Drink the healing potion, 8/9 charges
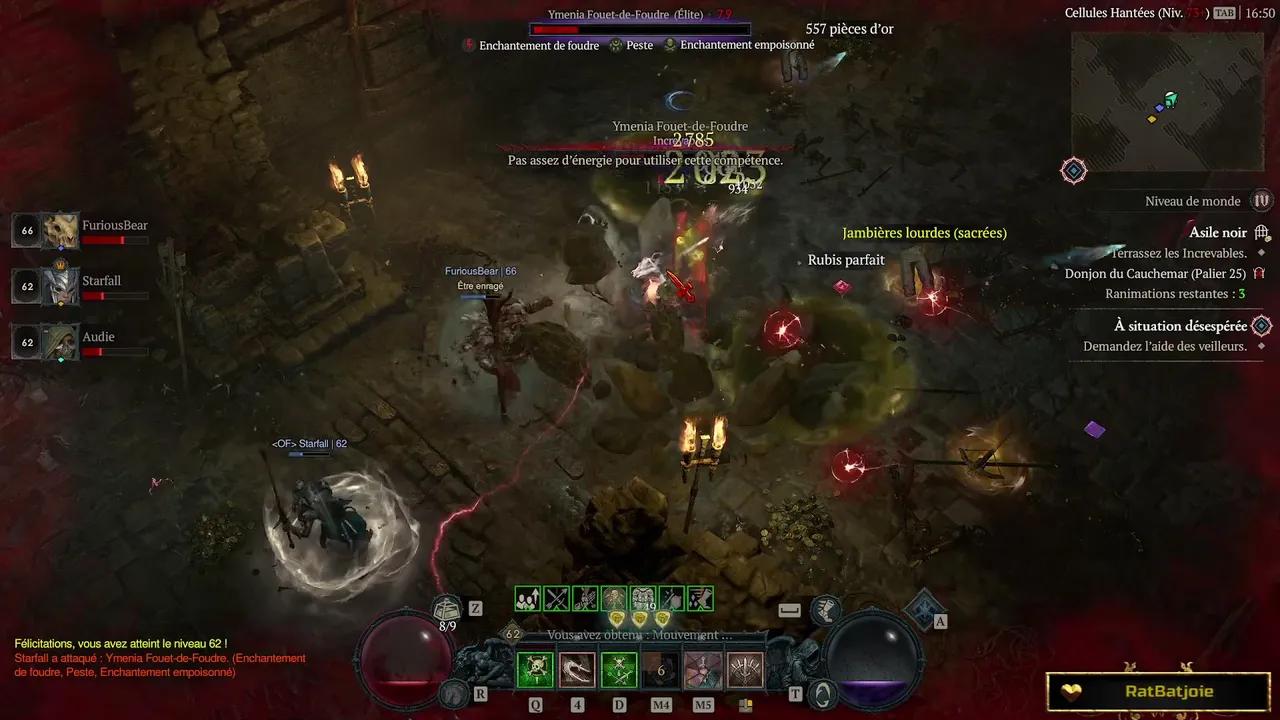Image resolution: width=1280 pixels, height=720 pixels. point(447,609)
